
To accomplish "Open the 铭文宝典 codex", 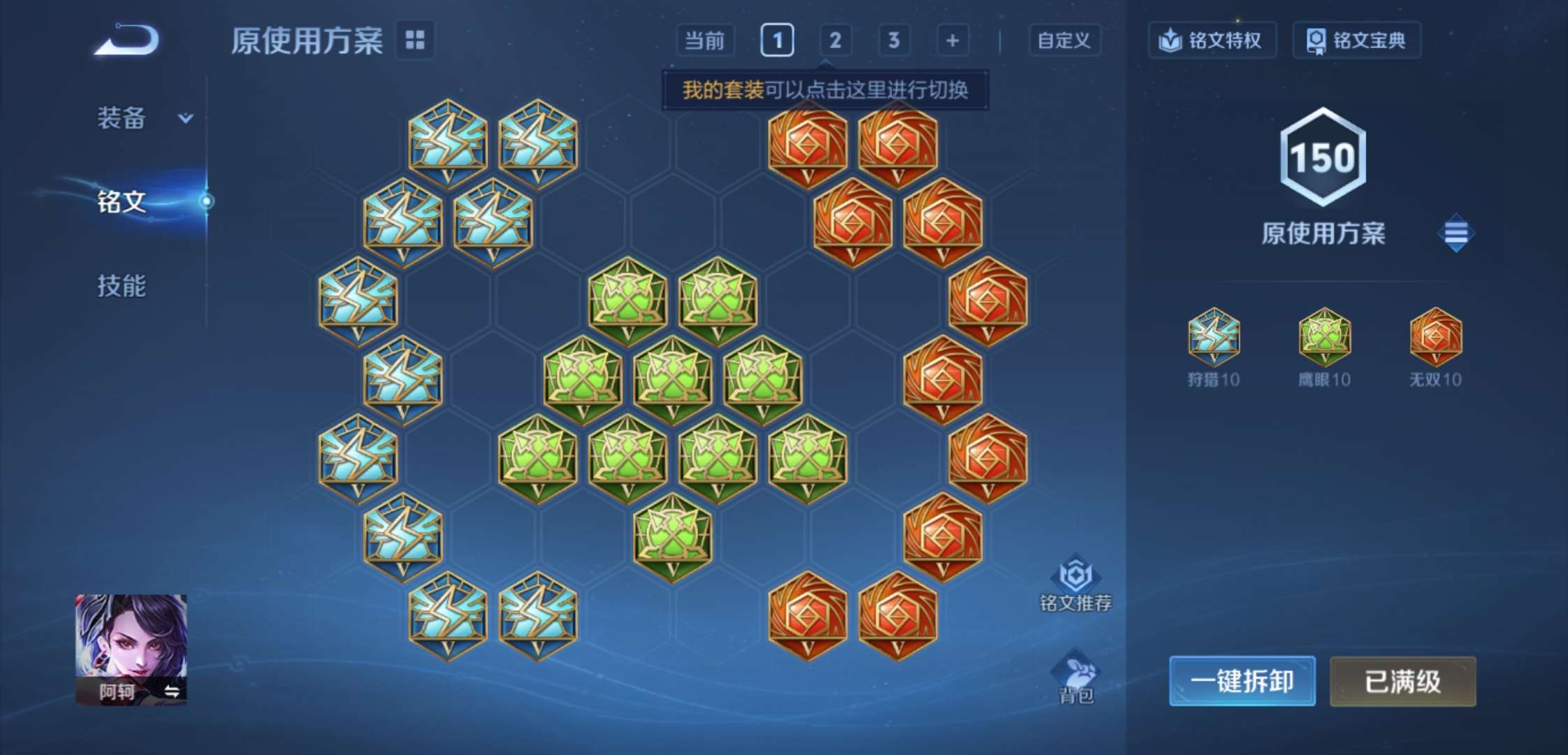I will (x=1356, y=40).
